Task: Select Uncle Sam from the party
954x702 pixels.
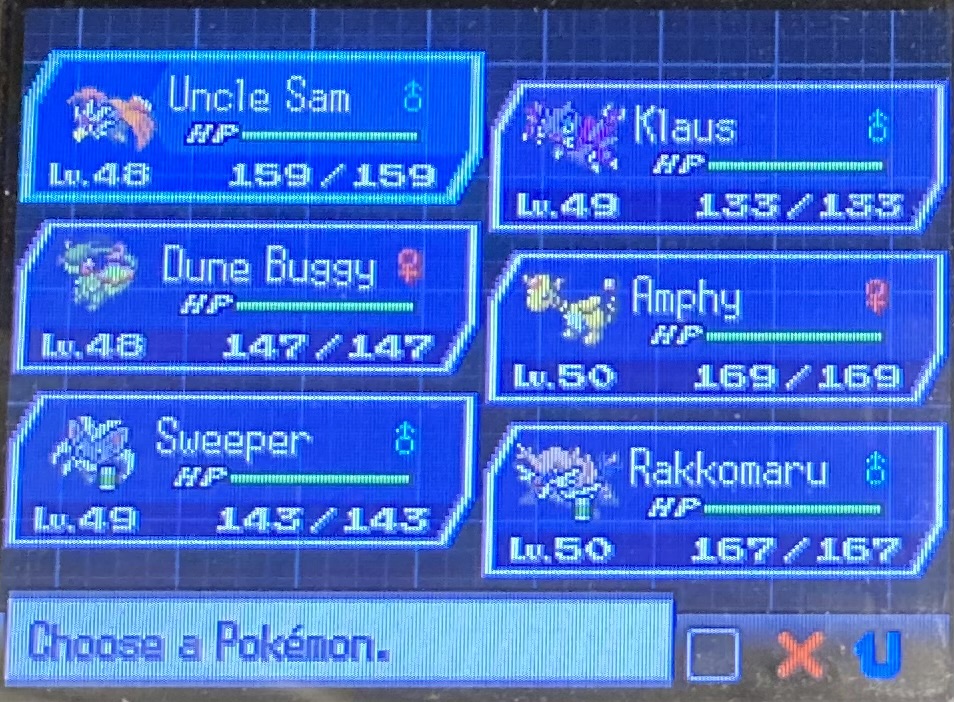Action: (x=250, y=130)
